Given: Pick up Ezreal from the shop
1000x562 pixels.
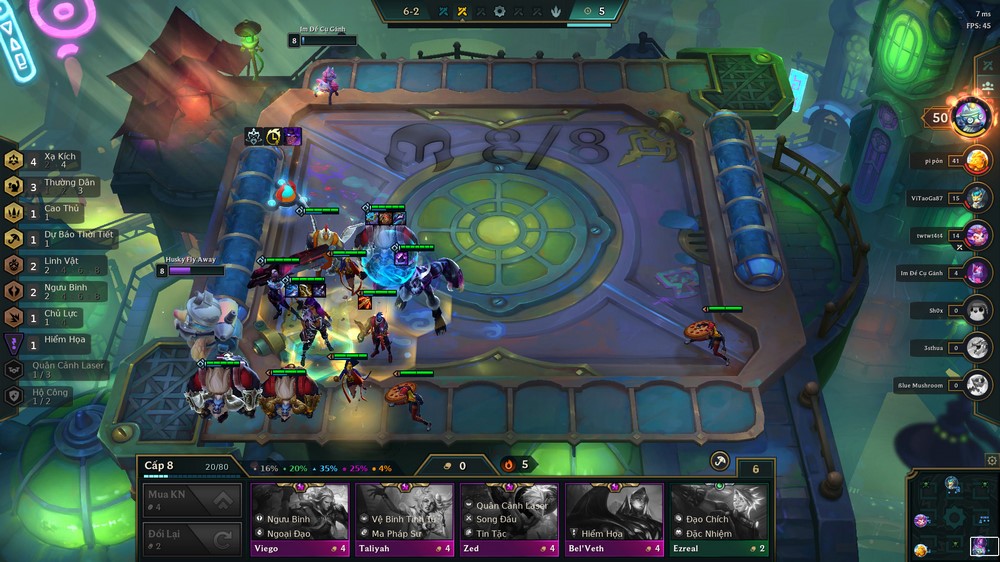Looking at the screenshot, I should pyautogui.click(x=719, y=512).
